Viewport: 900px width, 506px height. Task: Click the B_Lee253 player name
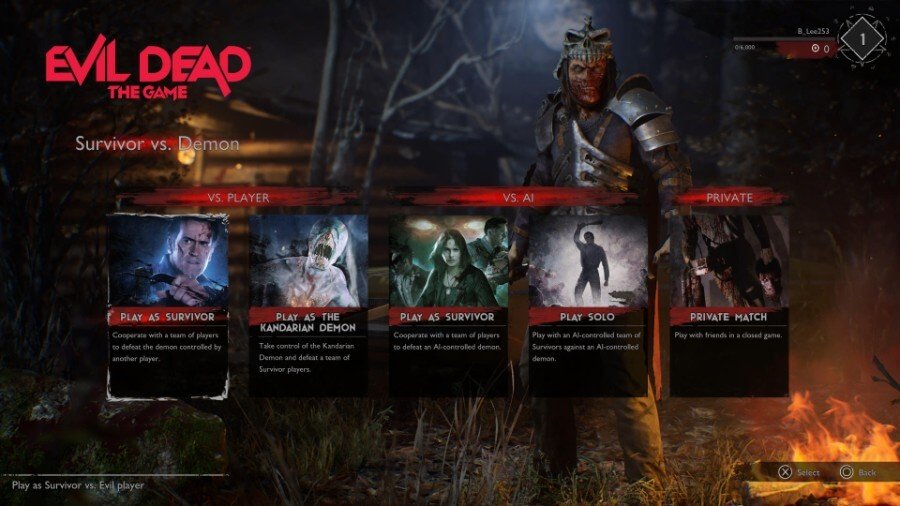[813, 31]
